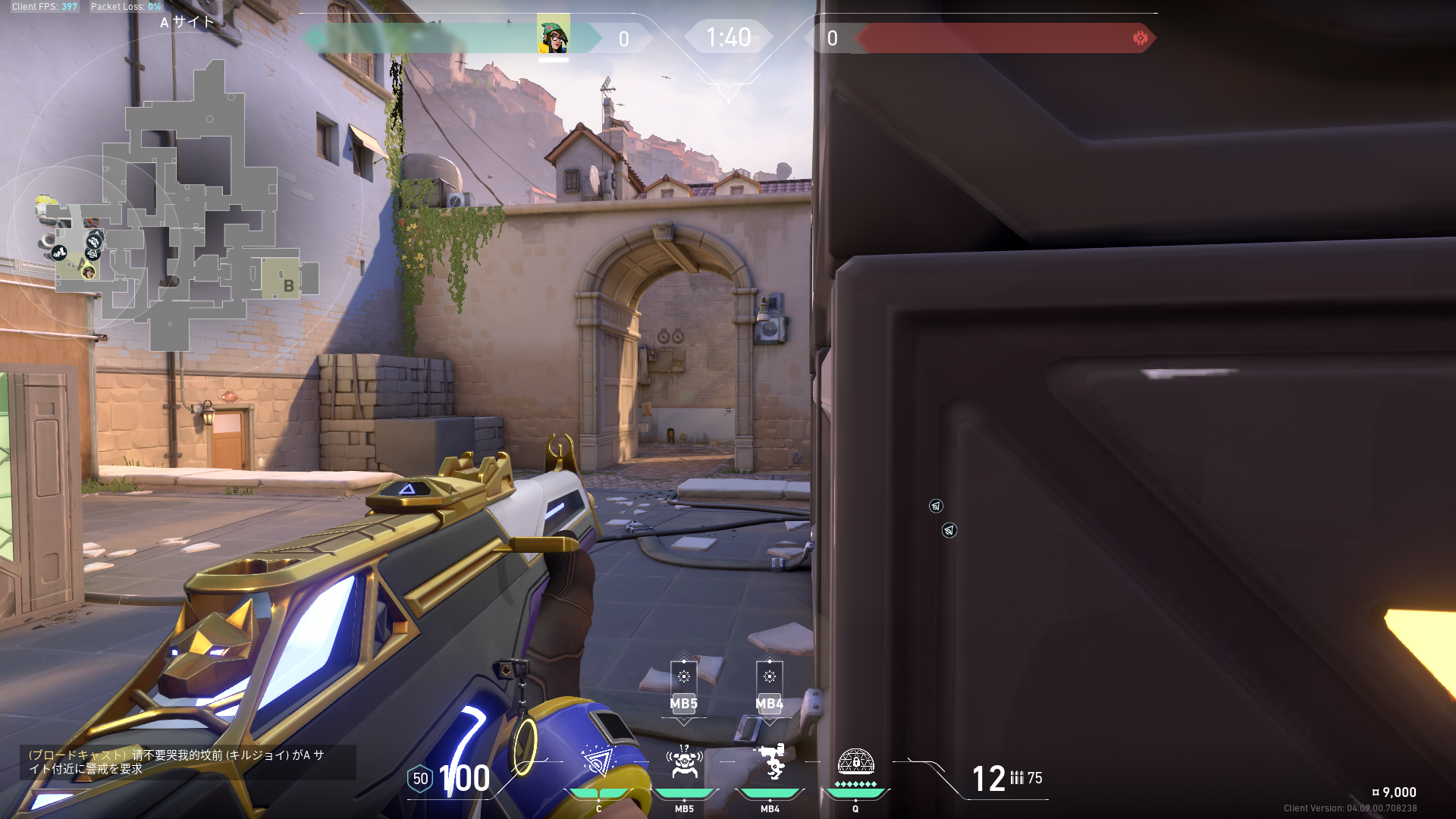Click the armor shield icon
The height and width of the screenshot is (819, 1456).
[x=420, y=779]
